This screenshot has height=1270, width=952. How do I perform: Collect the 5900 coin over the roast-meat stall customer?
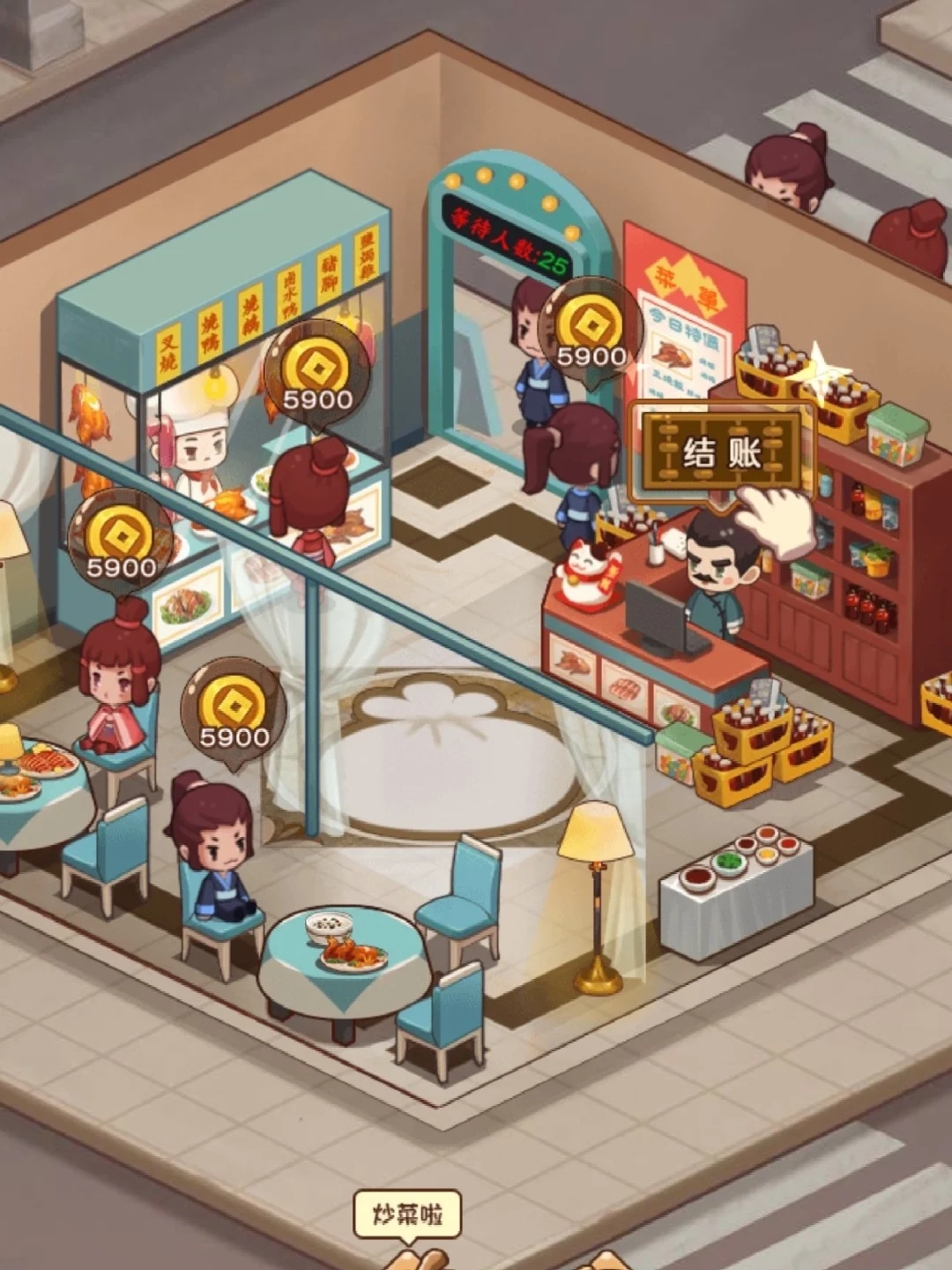point(317,376)
